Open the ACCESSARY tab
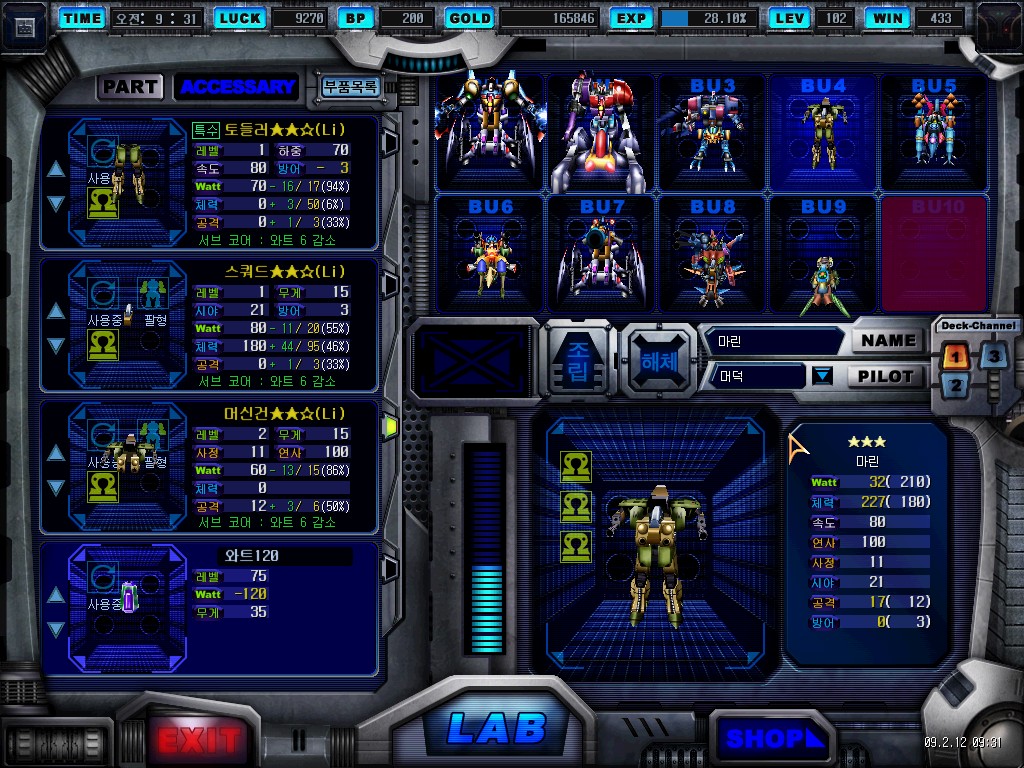 [x=237, y=87]
